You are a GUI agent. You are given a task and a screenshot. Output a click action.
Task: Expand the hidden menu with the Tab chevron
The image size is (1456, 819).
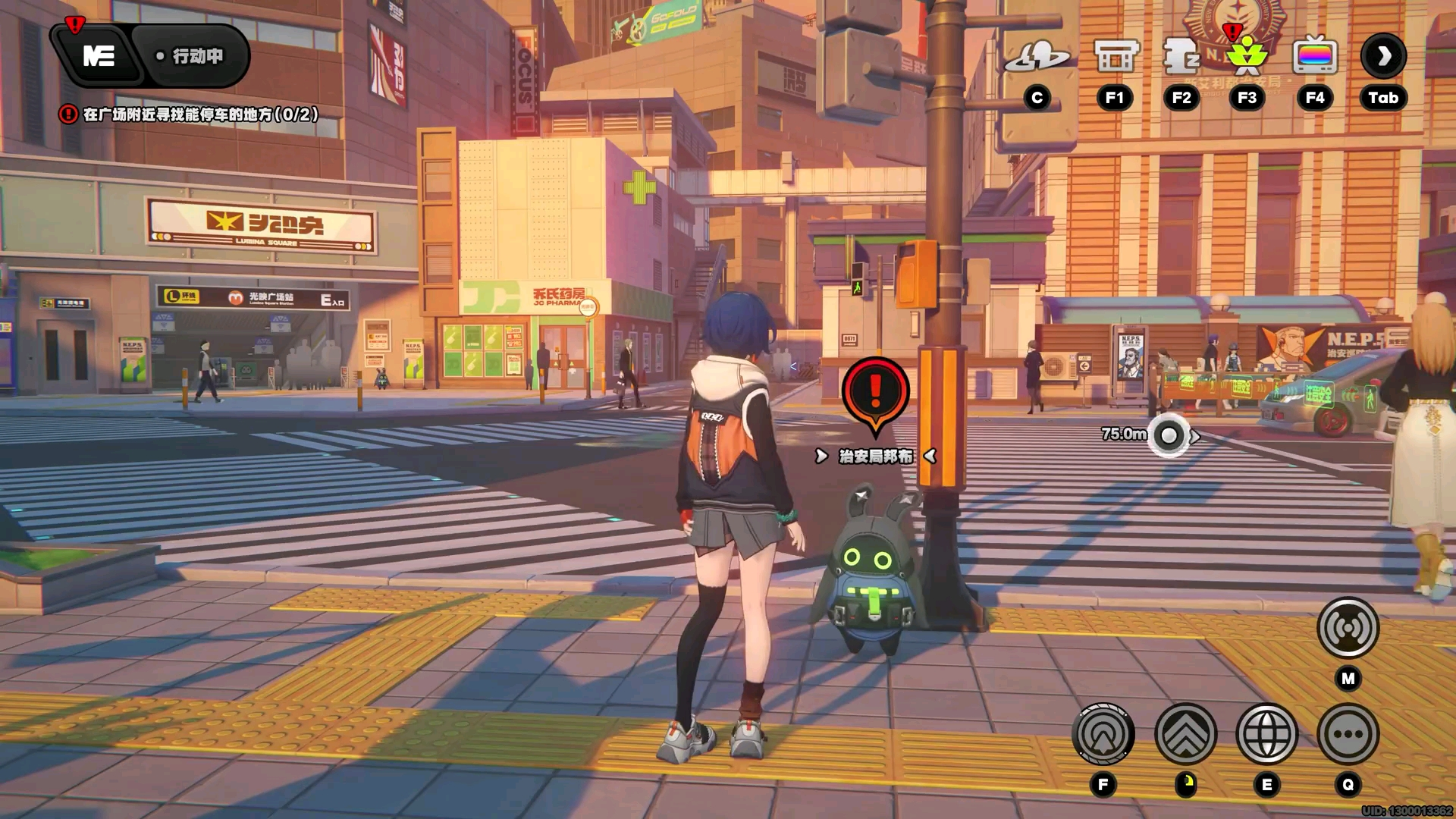1383,55
